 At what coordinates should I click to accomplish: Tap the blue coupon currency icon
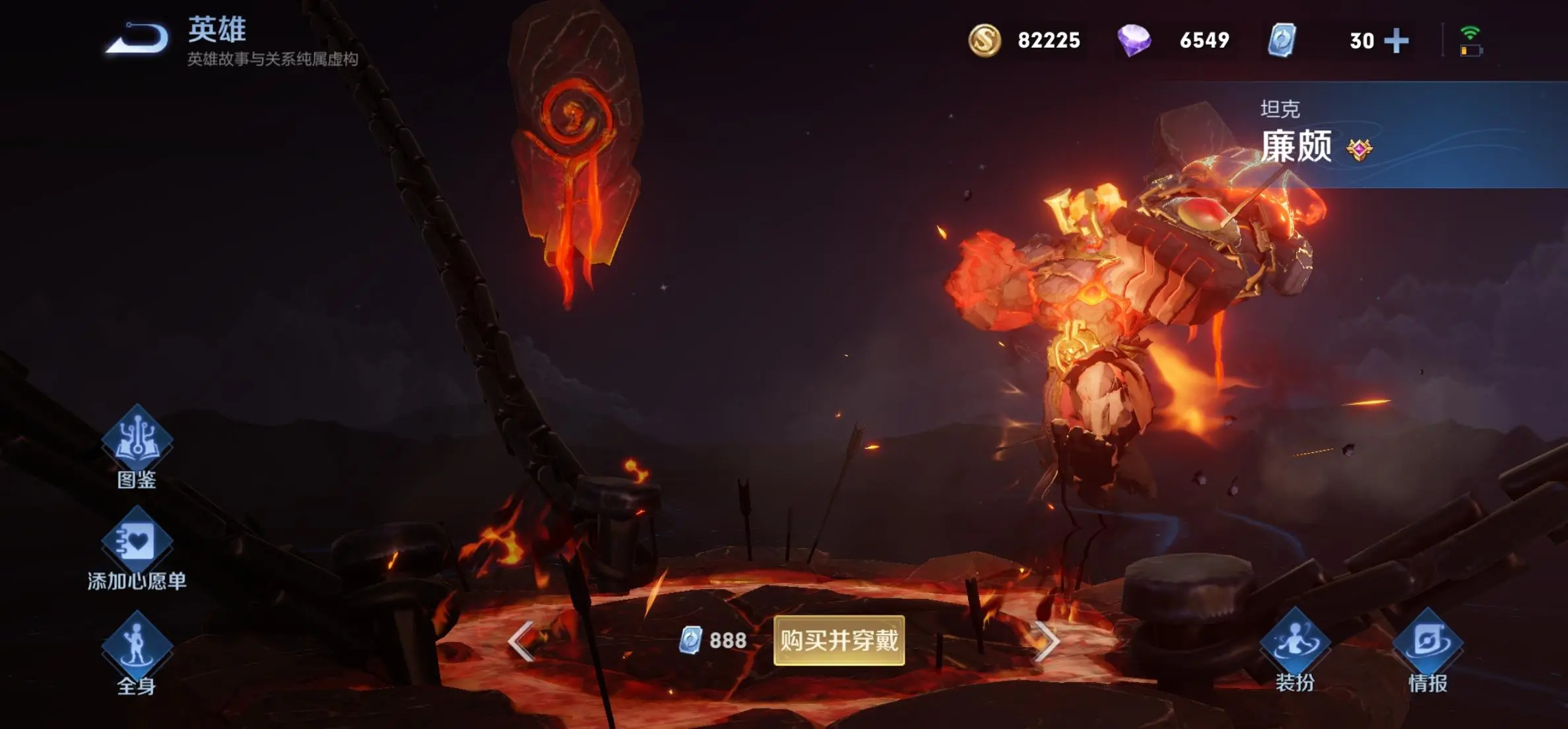tap(1282, 40)
